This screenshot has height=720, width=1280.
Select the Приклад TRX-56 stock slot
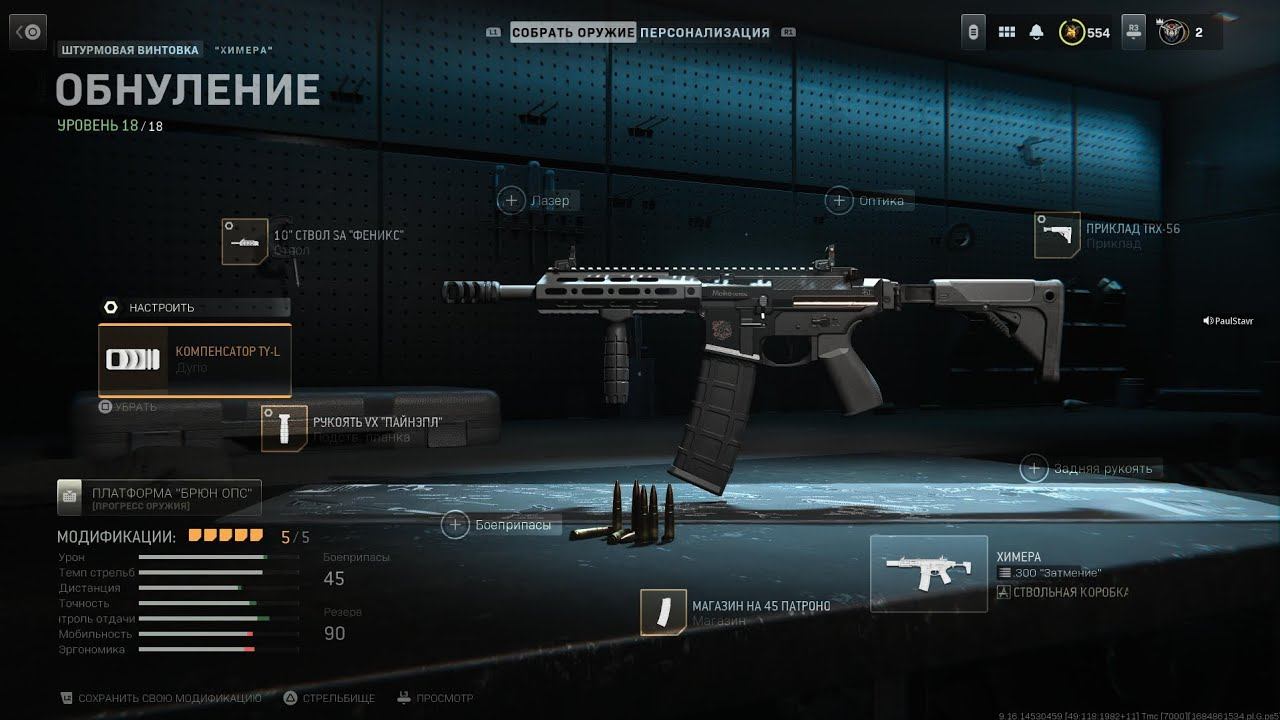(x=1057, y=235)
